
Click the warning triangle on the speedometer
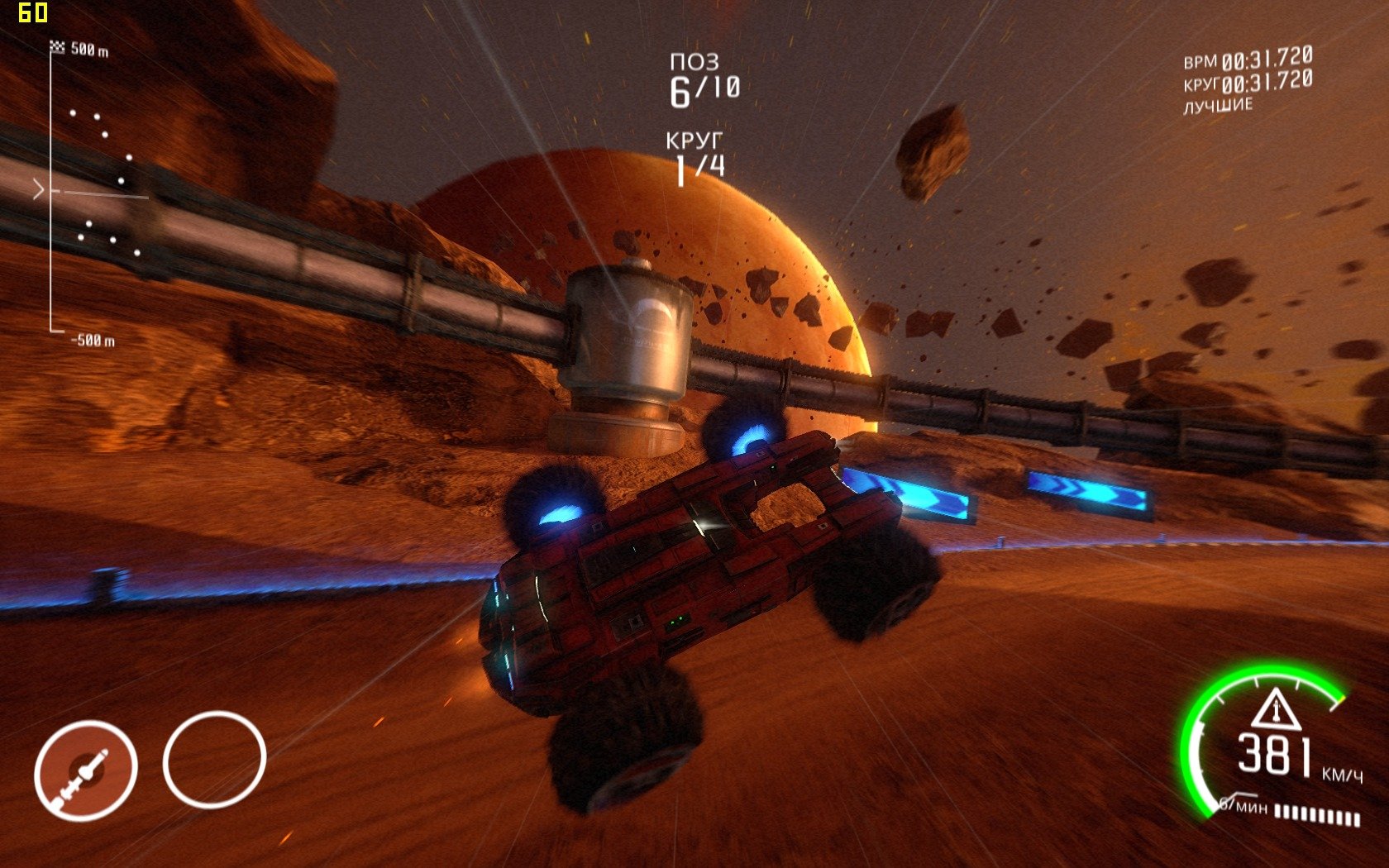(1275, 709)
